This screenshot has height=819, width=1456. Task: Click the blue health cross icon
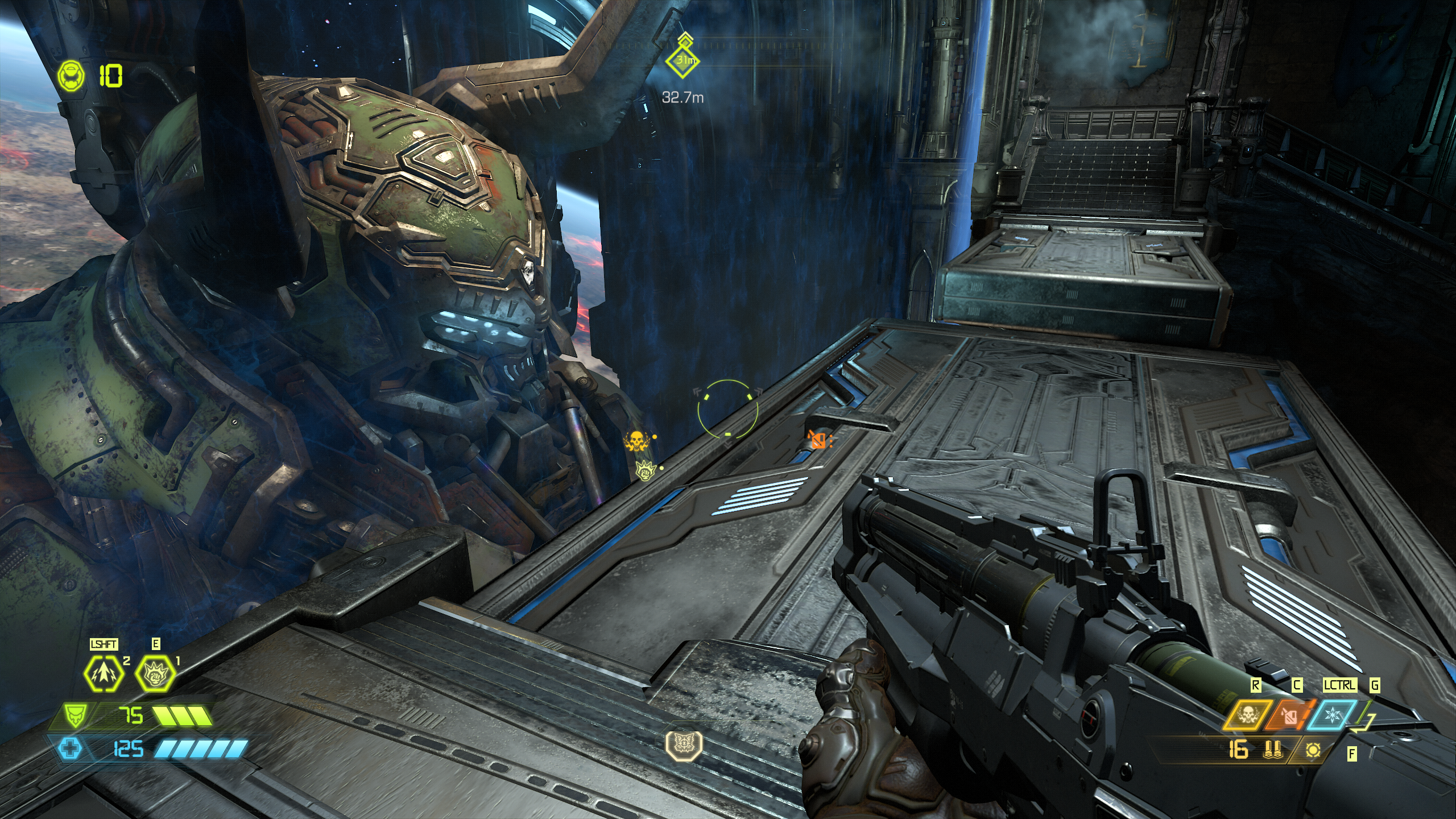tap(70, 748)
